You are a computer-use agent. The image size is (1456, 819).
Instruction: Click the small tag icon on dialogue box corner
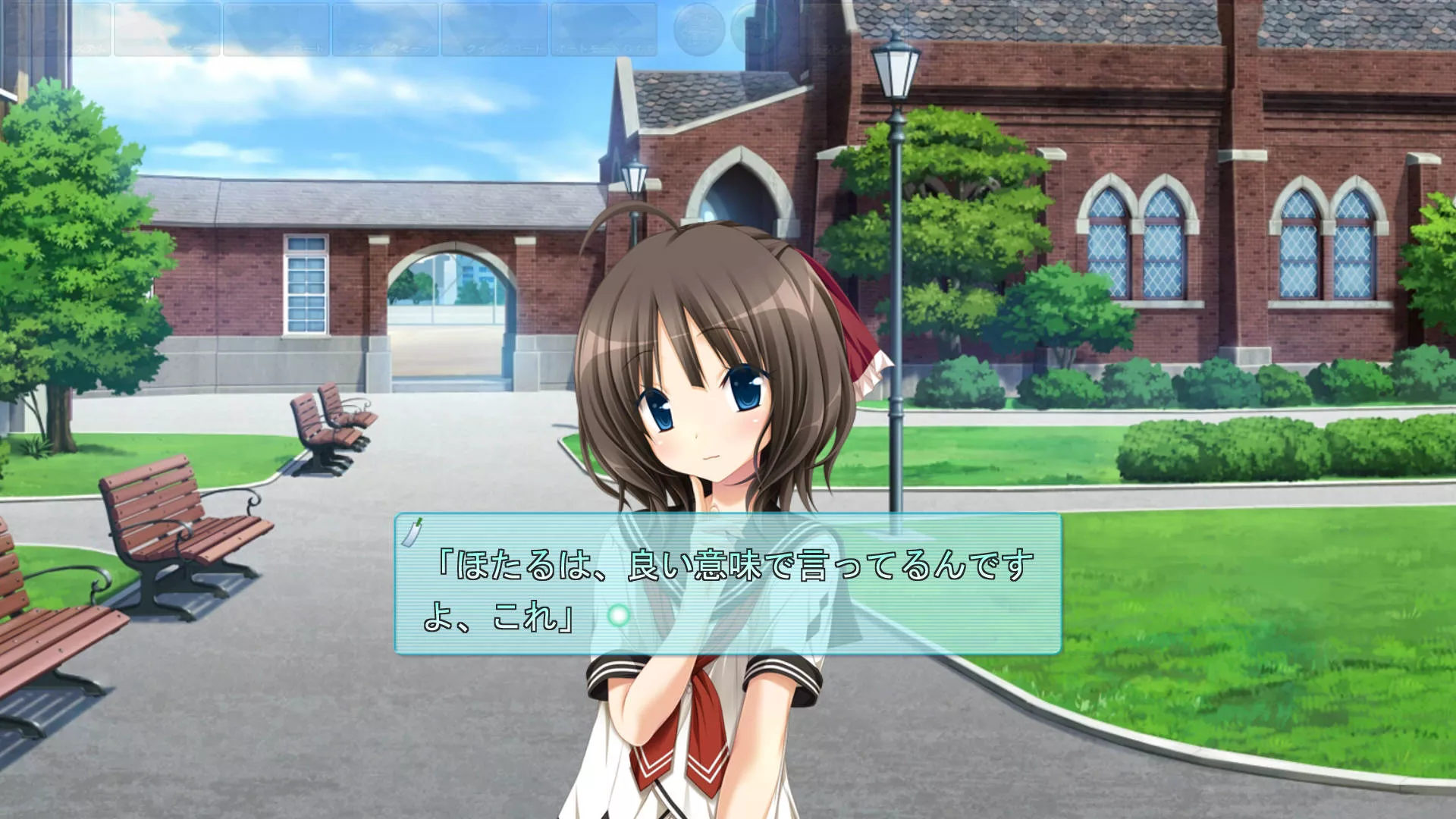412,532
